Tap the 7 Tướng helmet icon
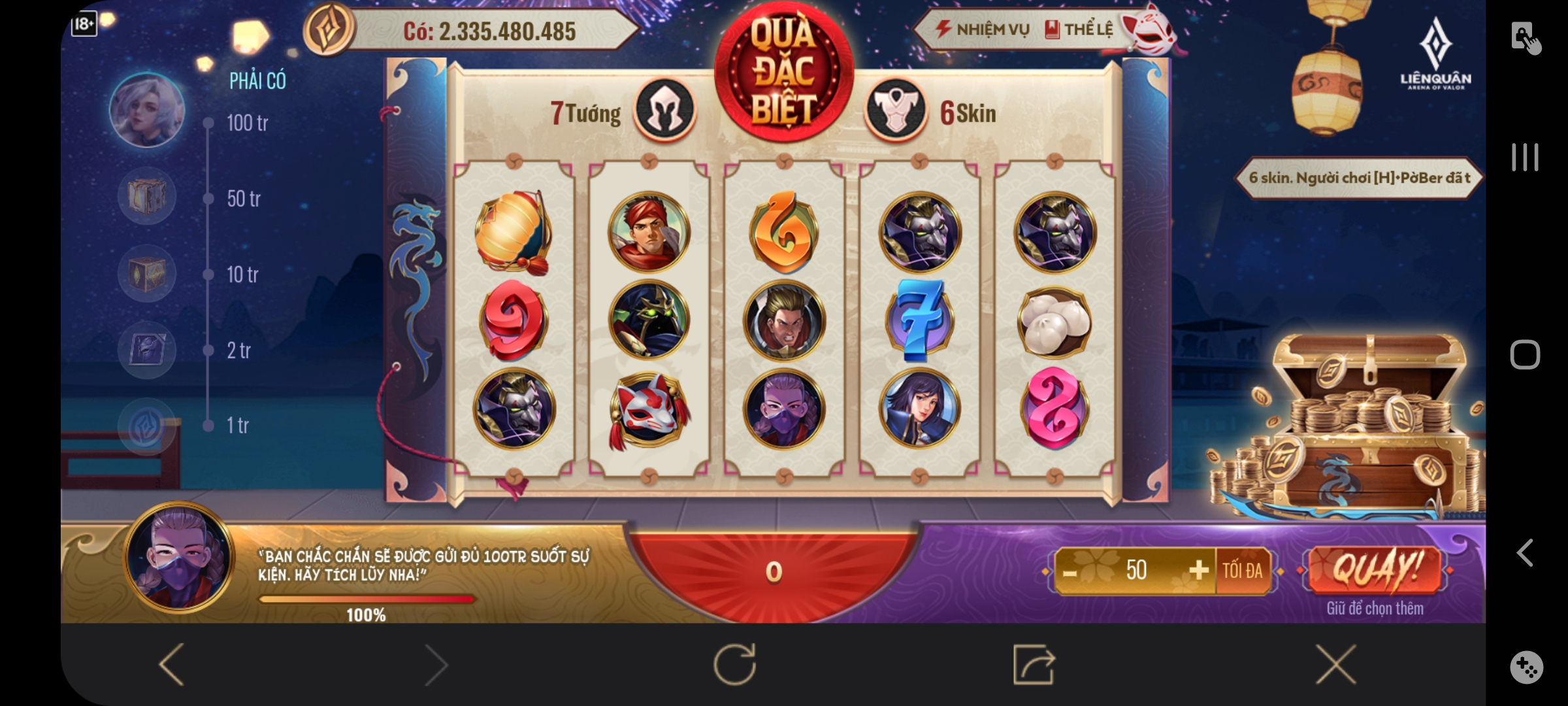This screenshot has width=1568, height=706. [664, 109]
